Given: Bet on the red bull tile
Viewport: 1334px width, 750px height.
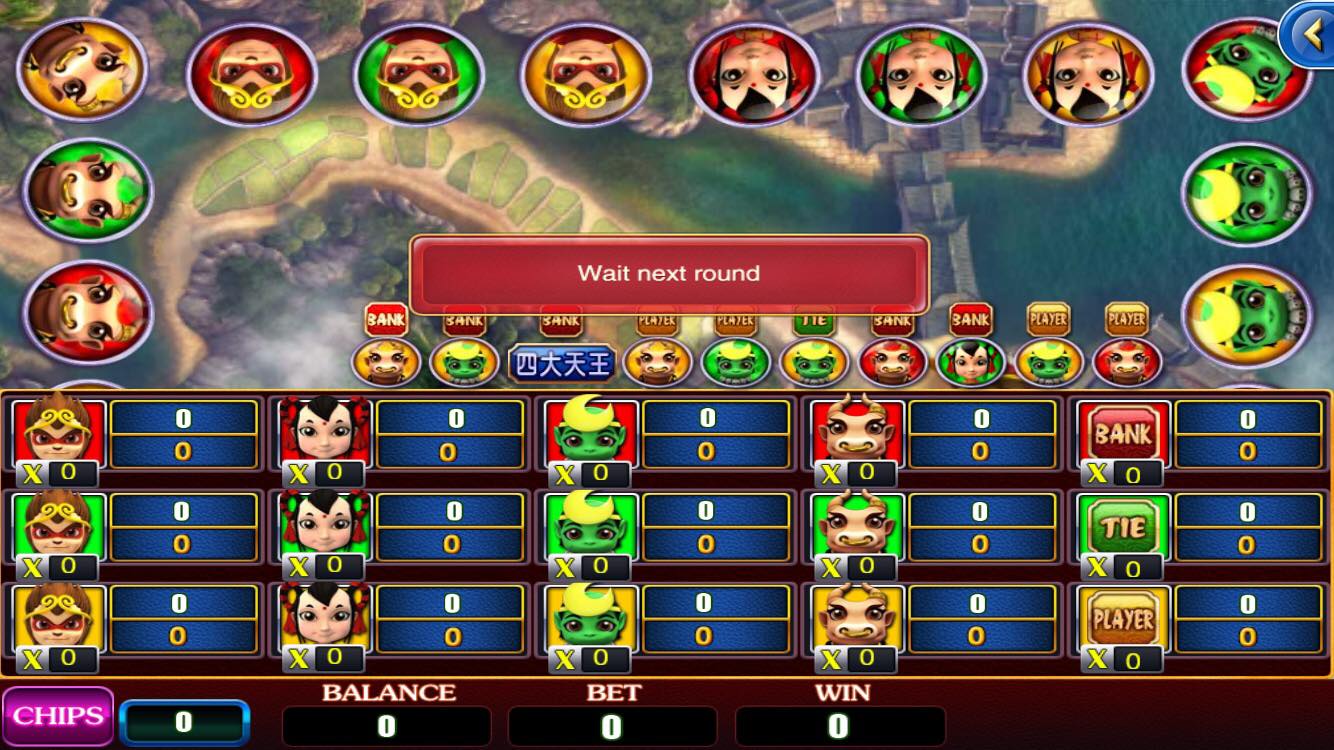Looking at the screenshot, I should pos(857,434).
